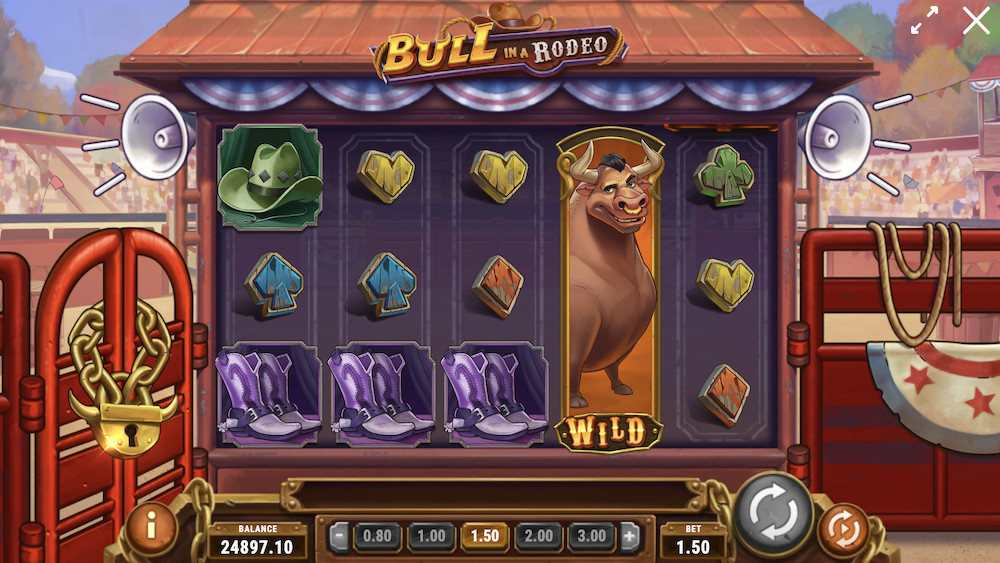The height and width of the screenshot is (563, 1000).
Task: Choose the 3.00 bet amount
Action: (x=592, y=536)
